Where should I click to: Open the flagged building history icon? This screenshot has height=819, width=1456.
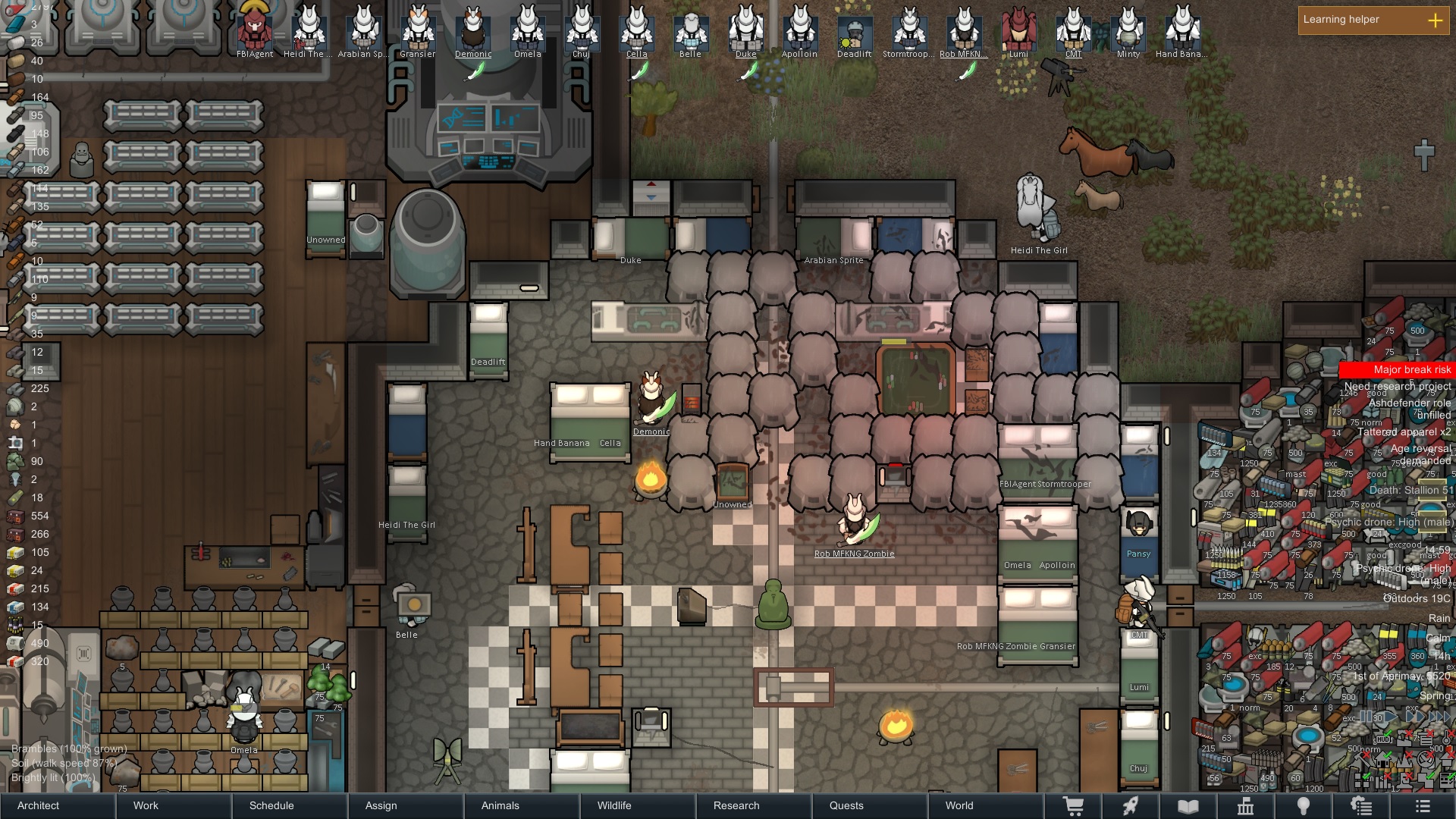(x=1245, y=806)
